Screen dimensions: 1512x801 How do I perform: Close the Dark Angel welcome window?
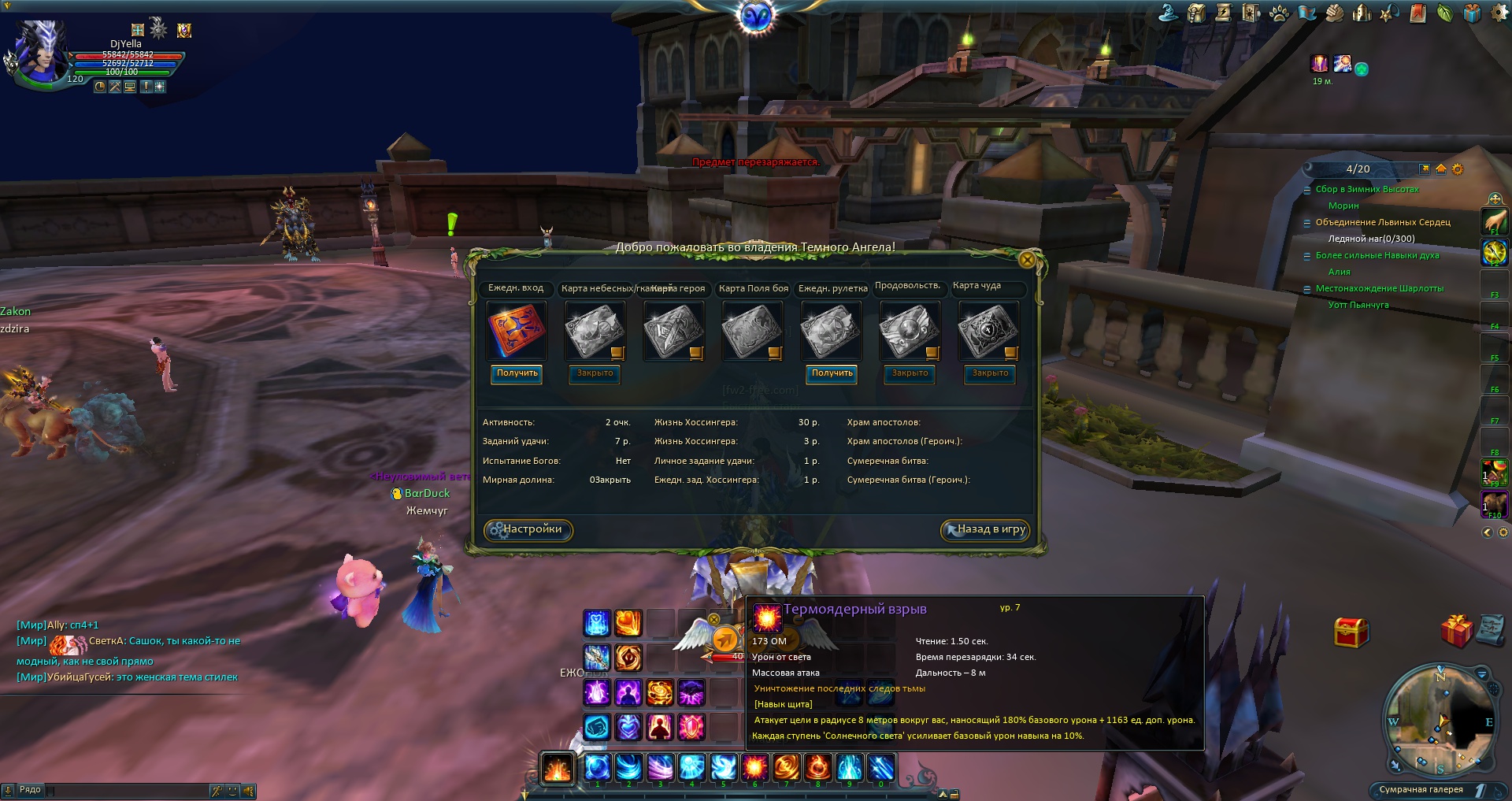[1027, 260]
